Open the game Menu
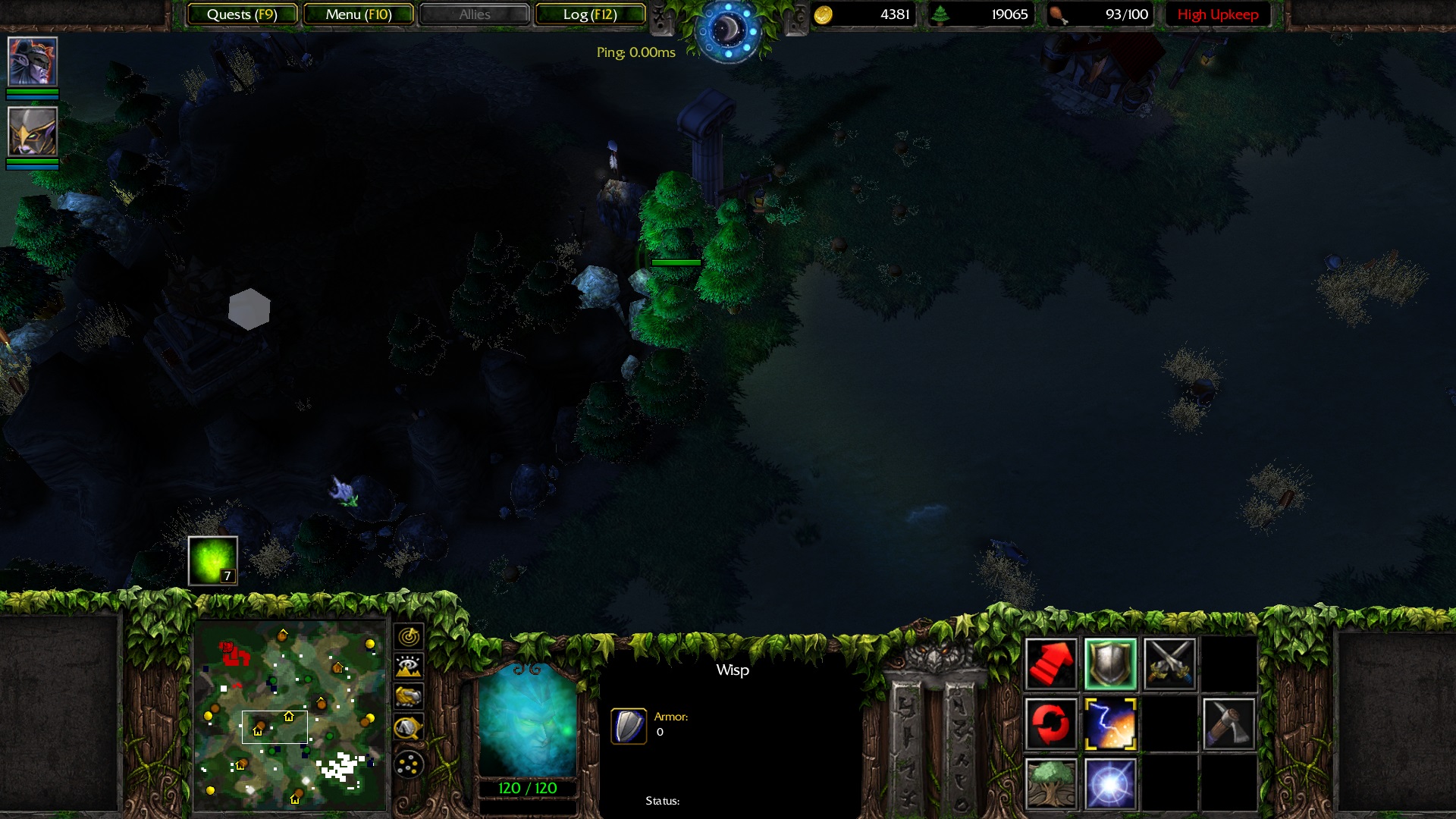This screenshot has height=819, width=1456. click(359, 13)
